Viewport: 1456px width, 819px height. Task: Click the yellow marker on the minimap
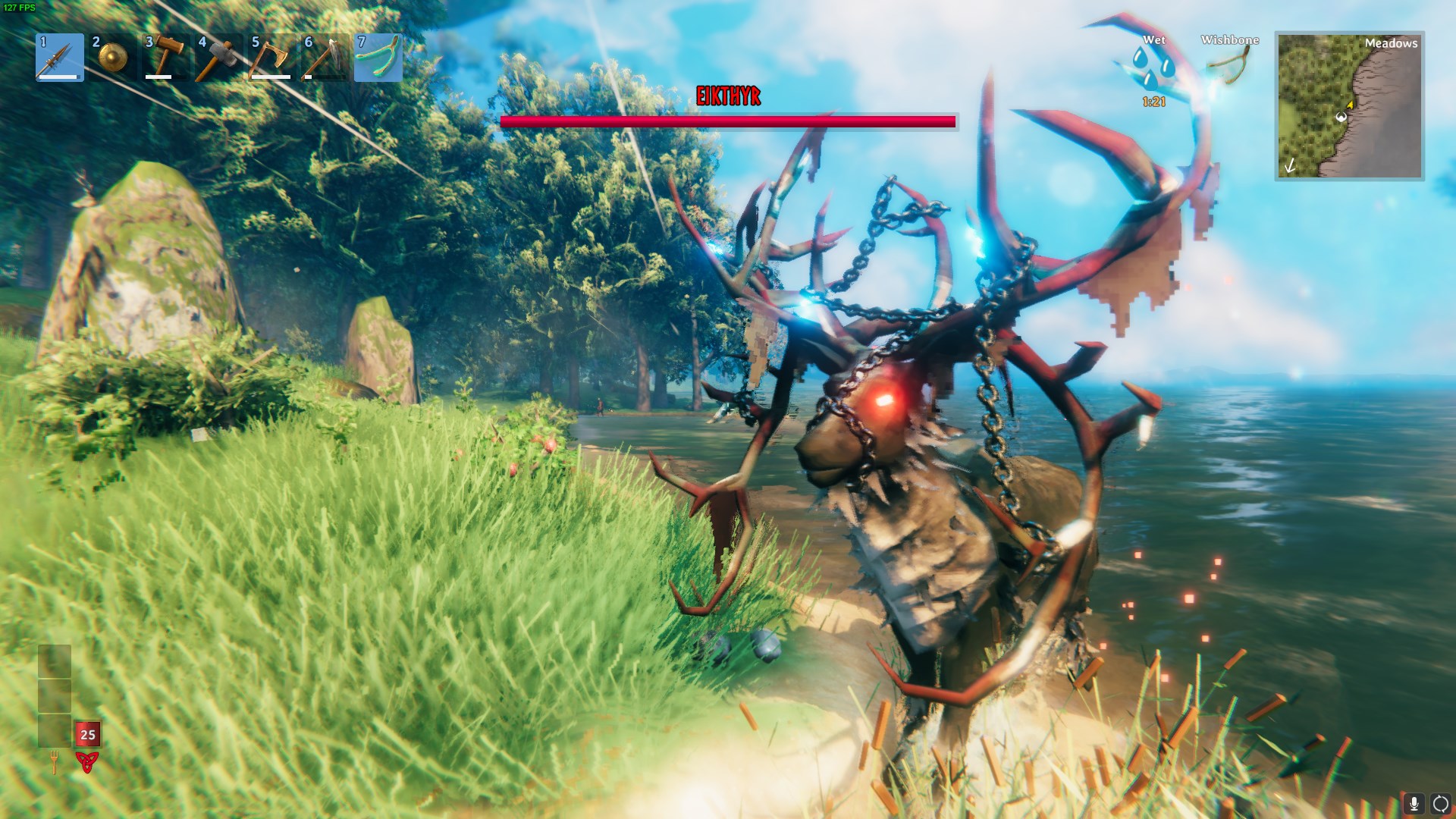pyautogui.click(x=1350, y=105)
